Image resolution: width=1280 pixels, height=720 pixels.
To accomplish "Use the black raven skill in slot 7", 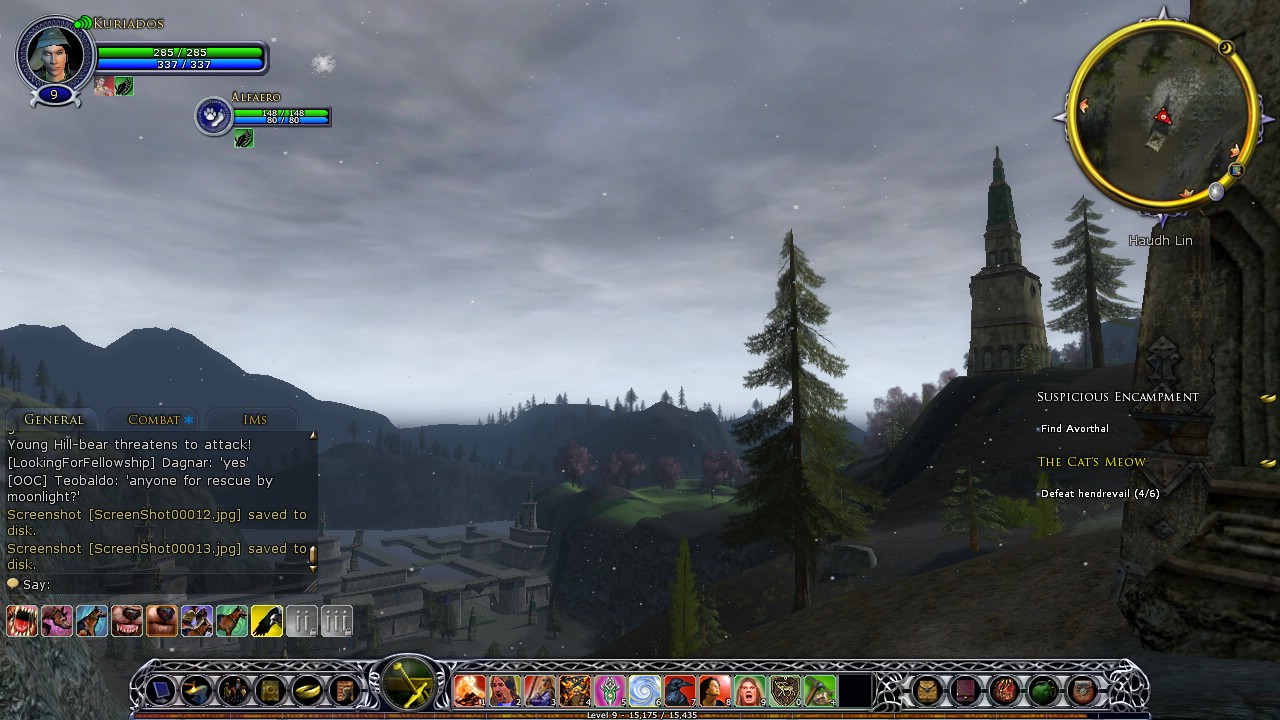I will pyautogui.click(x=679, y=690).
